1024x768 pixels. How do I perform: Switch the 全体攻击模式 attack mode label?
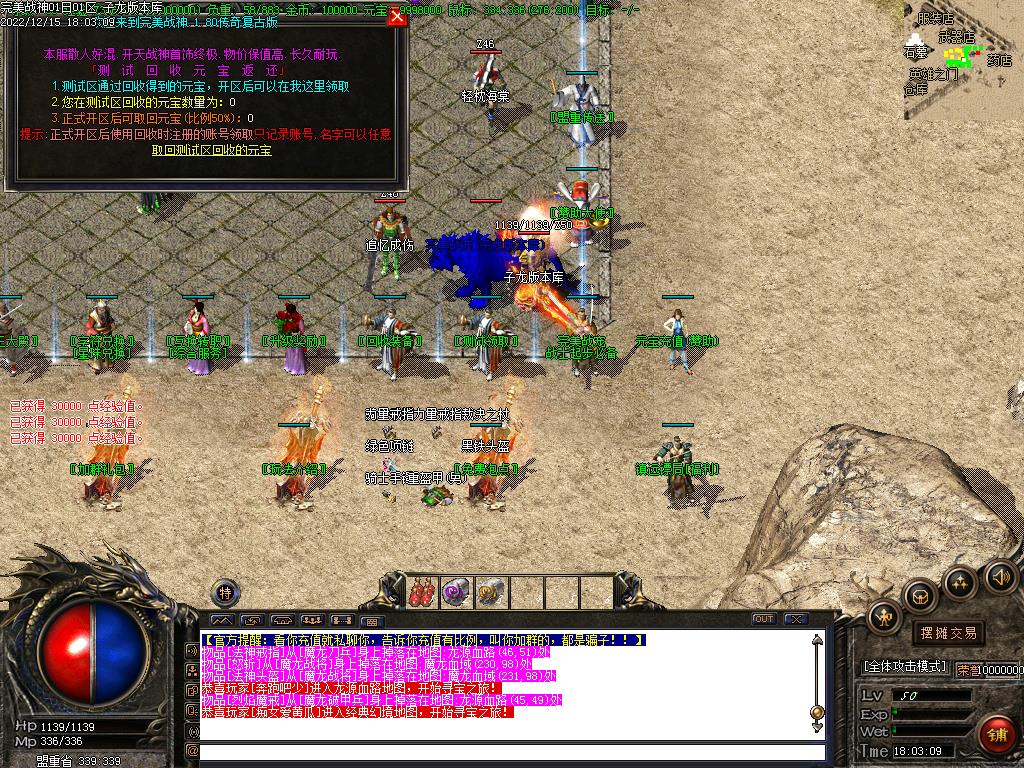tap(905, 667)
